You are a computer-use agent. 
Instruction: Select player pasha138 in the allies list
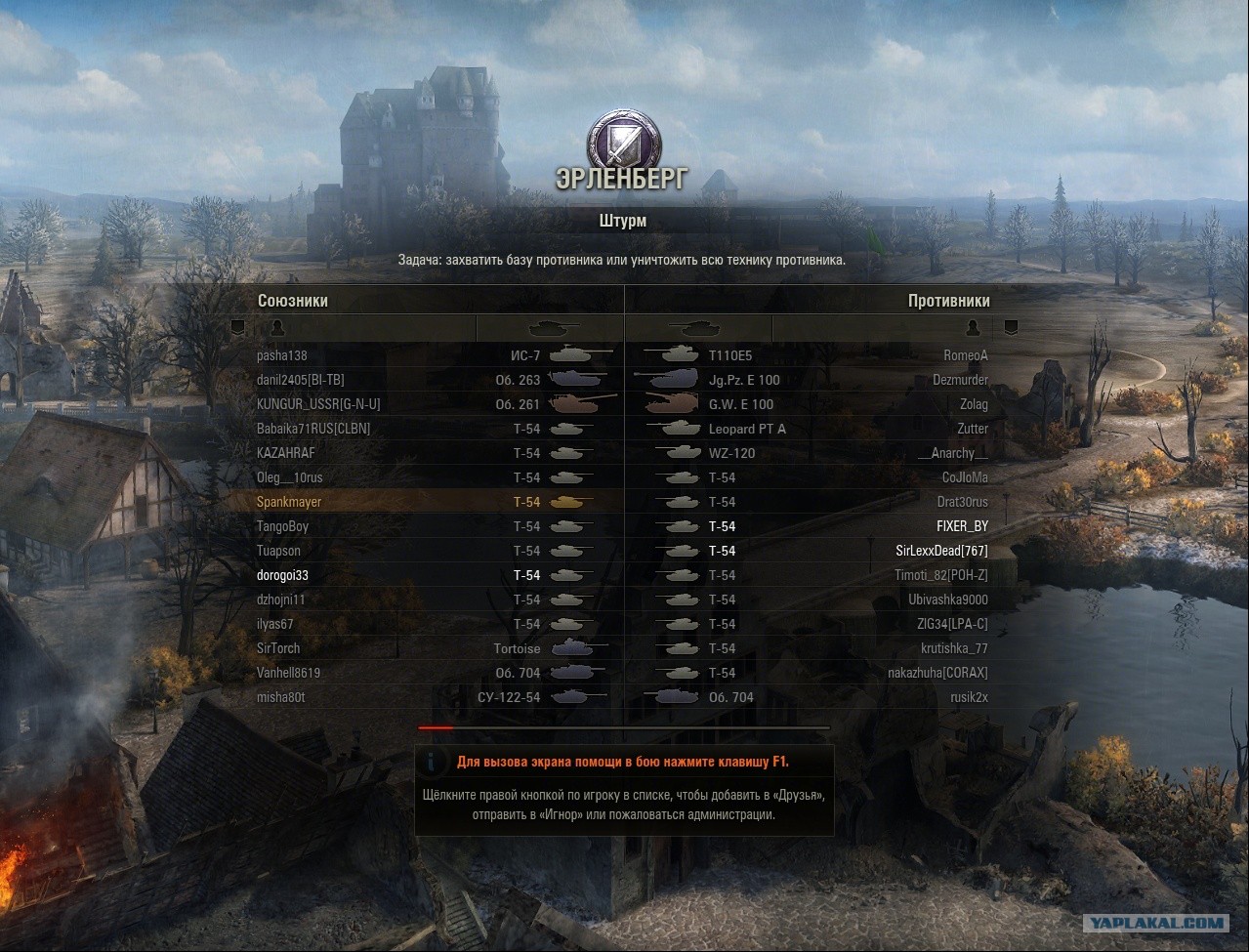pos(282,355)
